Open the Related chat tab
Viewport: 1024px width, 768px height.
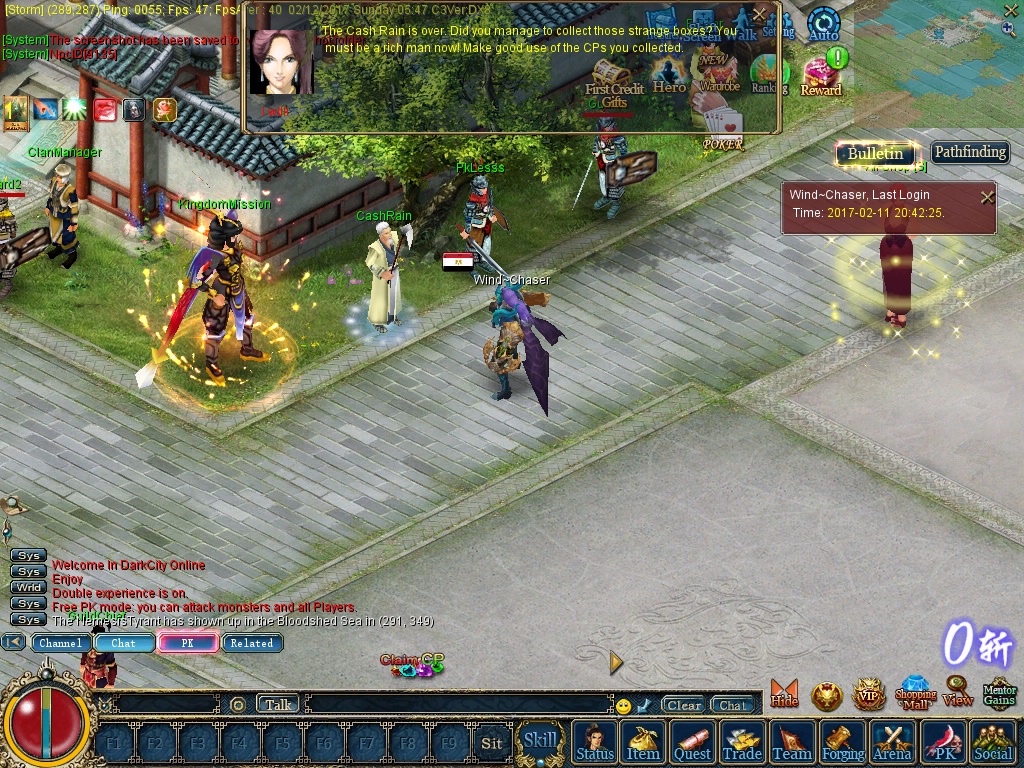(x=252, y=643)
